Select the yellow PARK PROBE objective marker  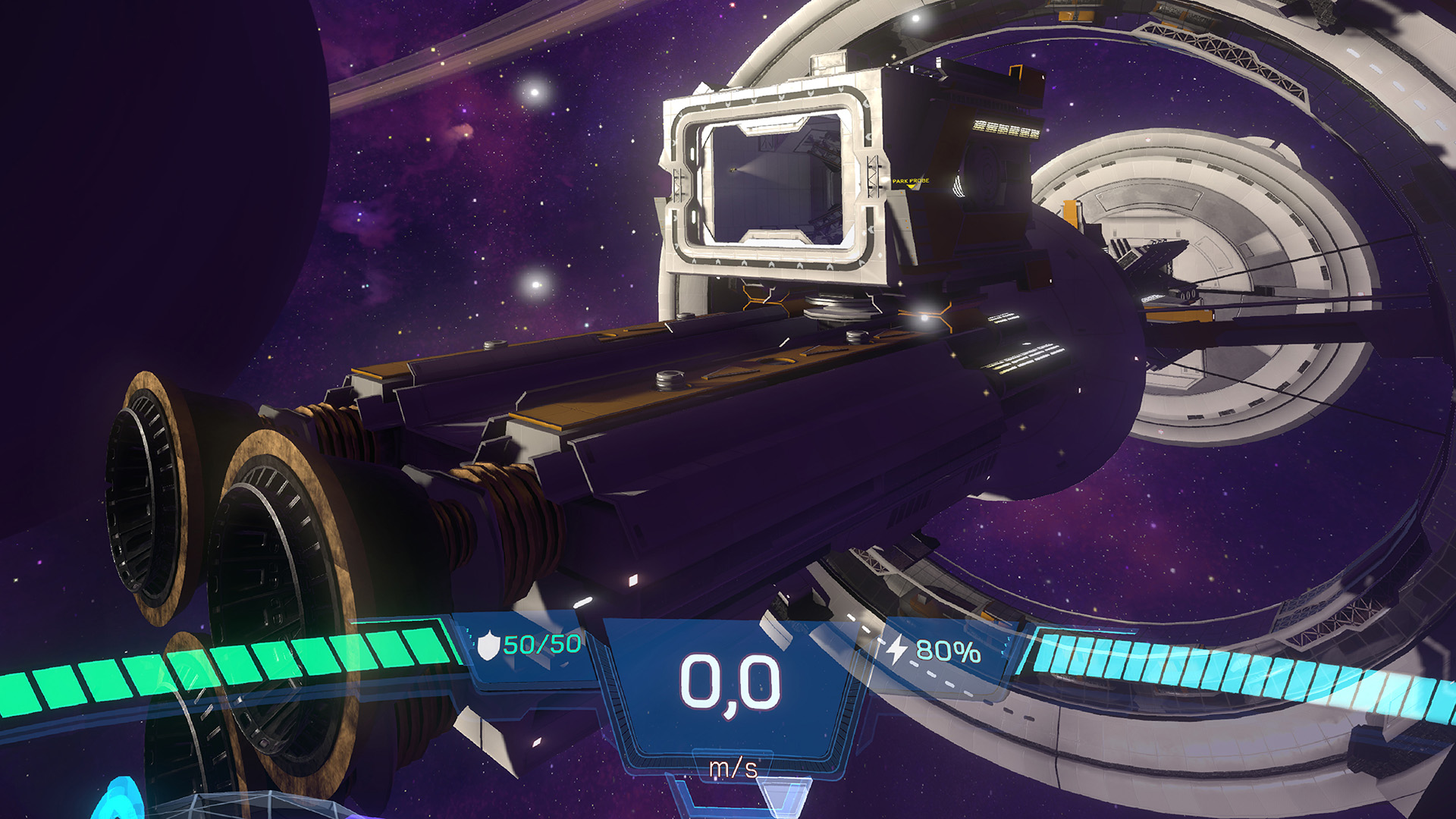point(910,182)
